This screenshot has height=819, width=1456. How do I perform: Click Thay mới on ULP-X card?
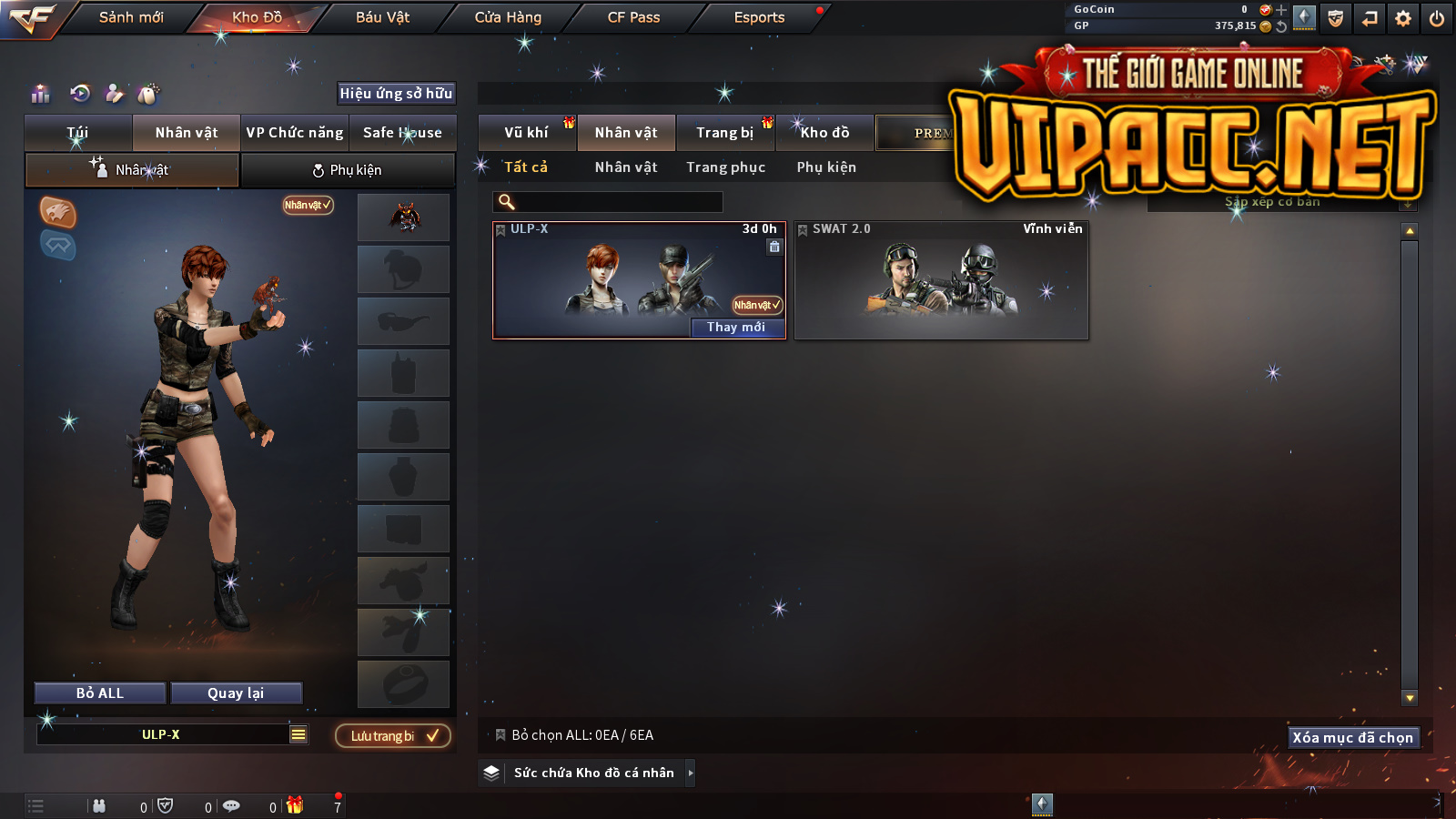(x=736, y=328)
